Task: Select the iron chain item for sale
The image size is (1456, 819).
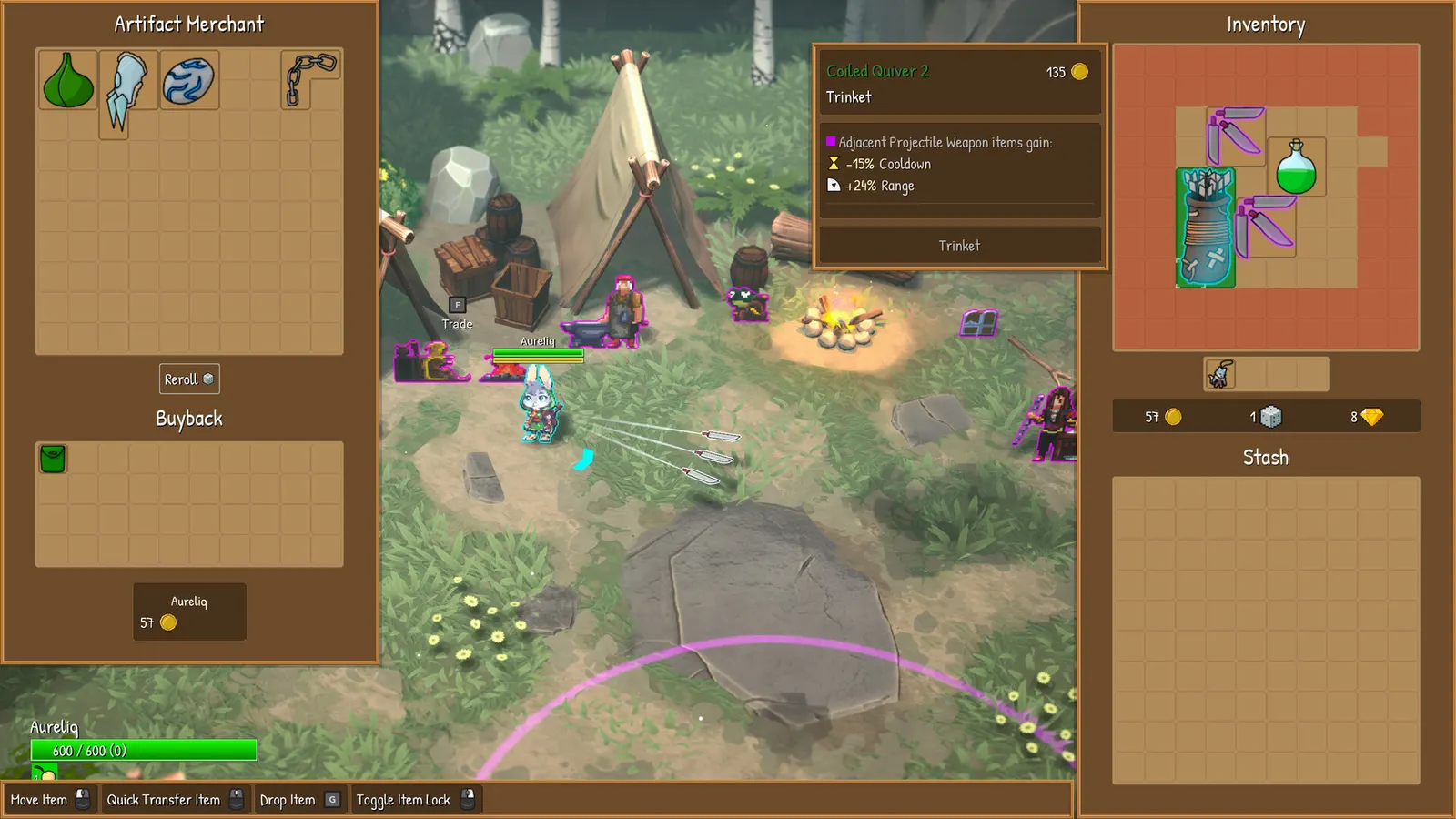Action: [308, 79]
